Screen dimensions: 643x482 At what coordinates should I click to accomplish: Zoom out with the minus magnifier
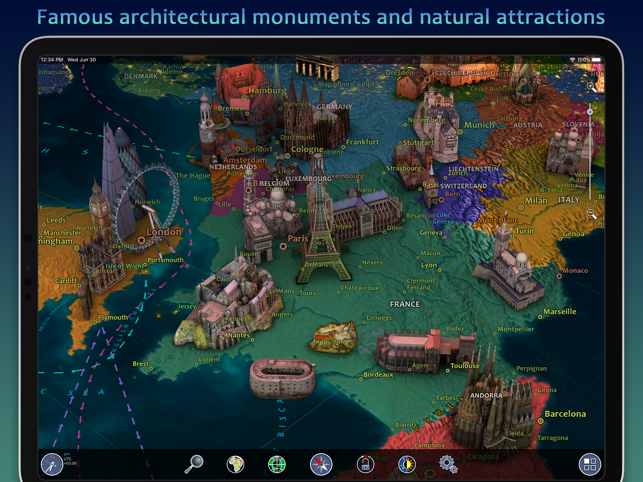point(592,214)
